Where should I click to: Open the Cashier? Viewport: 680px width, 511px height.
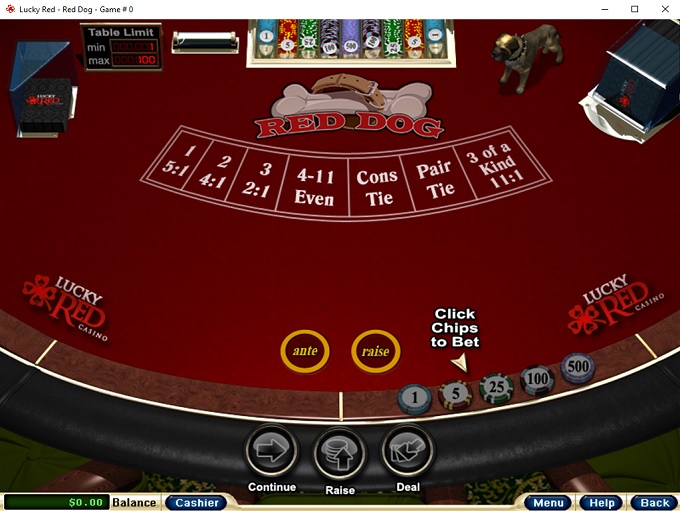click(196, 502)
